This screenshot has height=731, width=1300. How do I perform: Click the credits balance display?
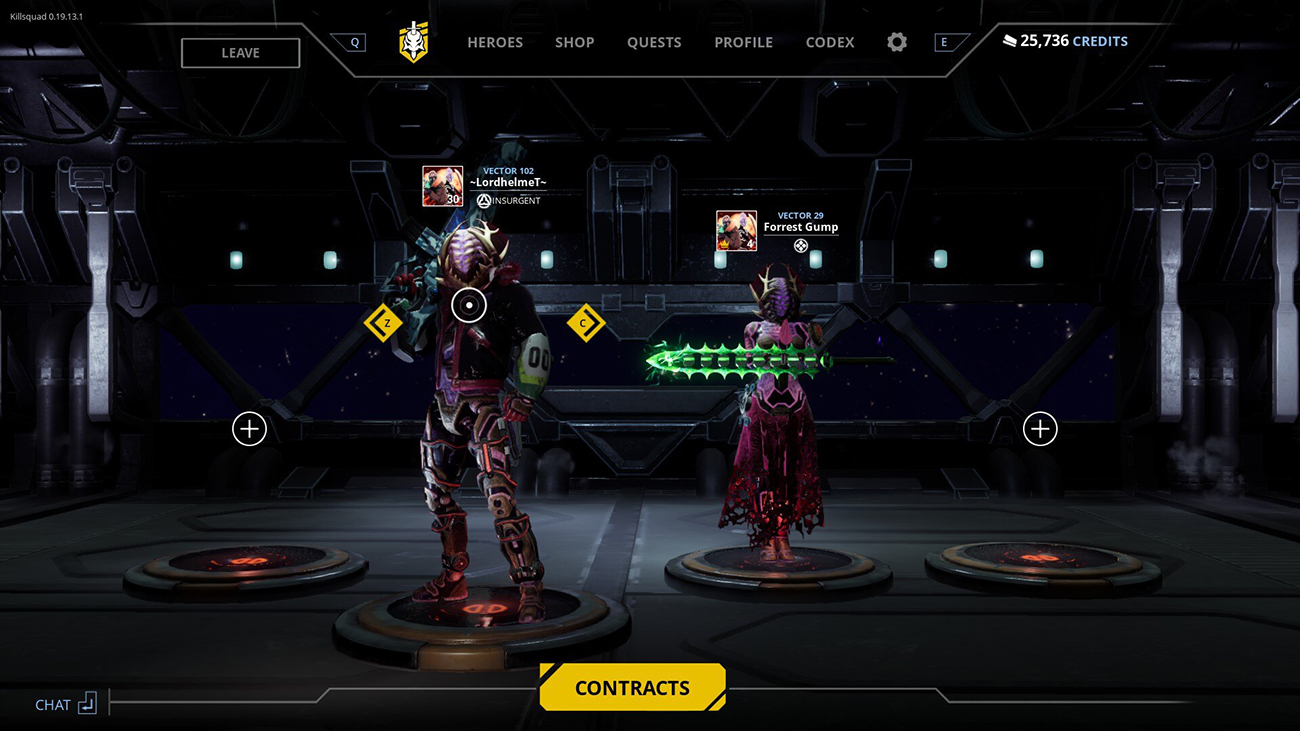[1065, 41]
